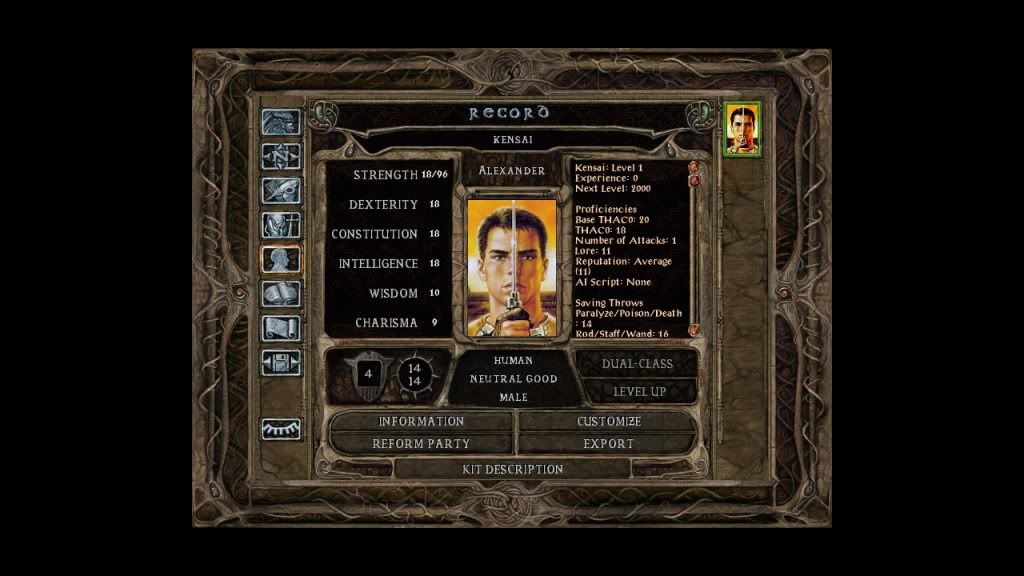This screenshot has width=1024, height=576.
Task: Open the priest scroll icon
Action: (281, 328)
